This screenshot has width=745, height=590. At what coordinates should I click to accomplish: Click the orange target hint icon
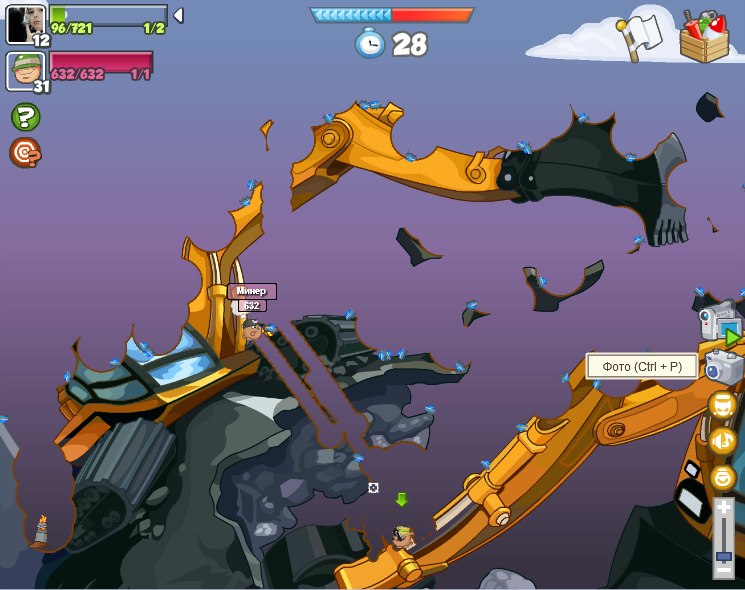tap(25, 152)
